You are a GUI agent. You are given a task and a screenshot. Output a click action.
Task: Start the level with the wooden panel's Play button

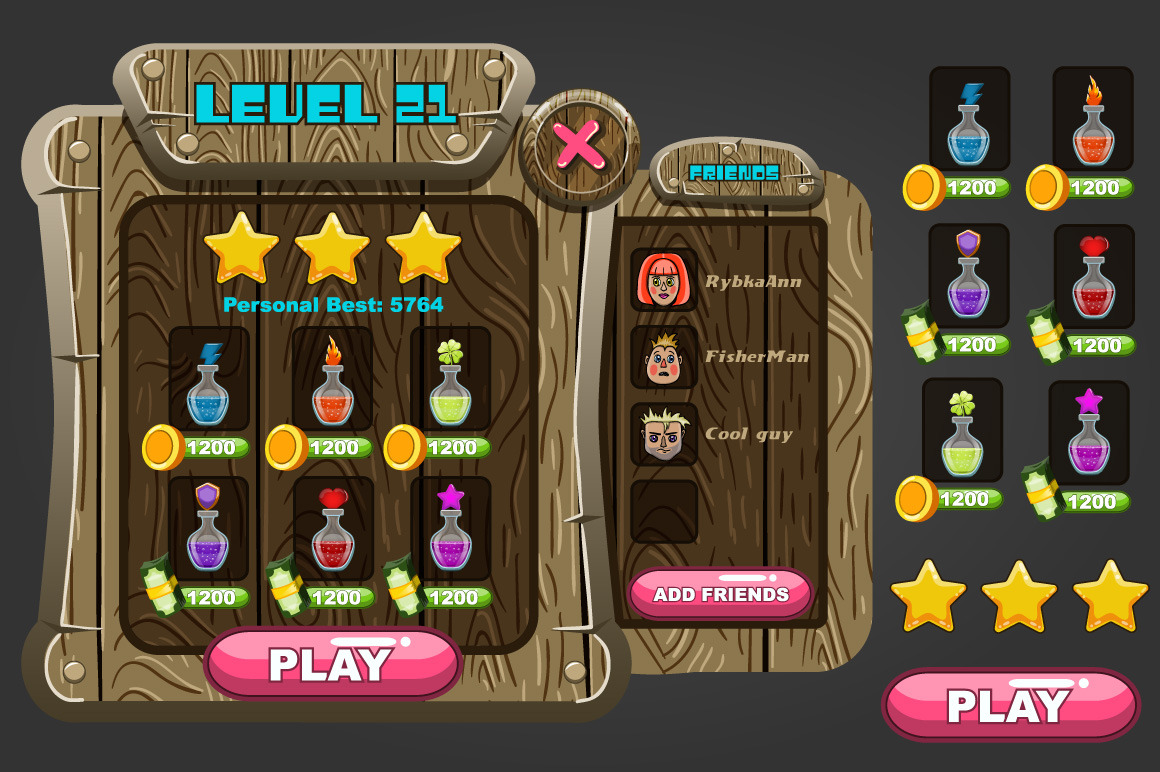pyautogui.click(x=332, y=664)
